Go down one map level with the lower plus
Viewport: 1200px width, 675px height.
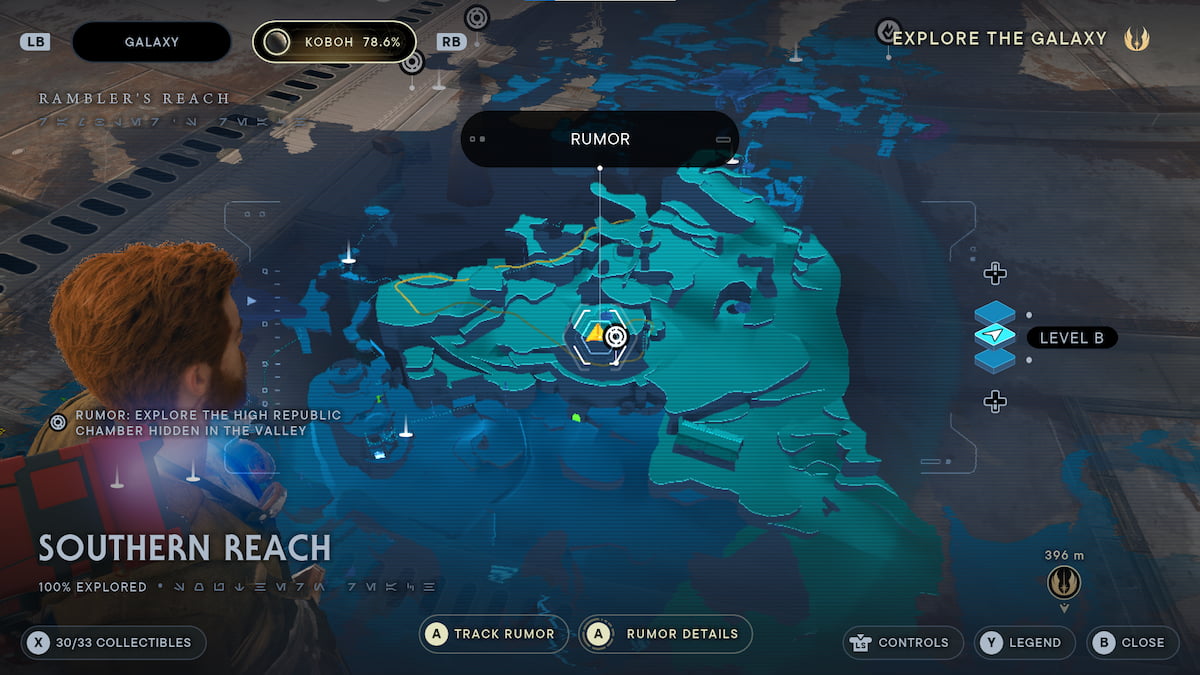click(994, 402)
